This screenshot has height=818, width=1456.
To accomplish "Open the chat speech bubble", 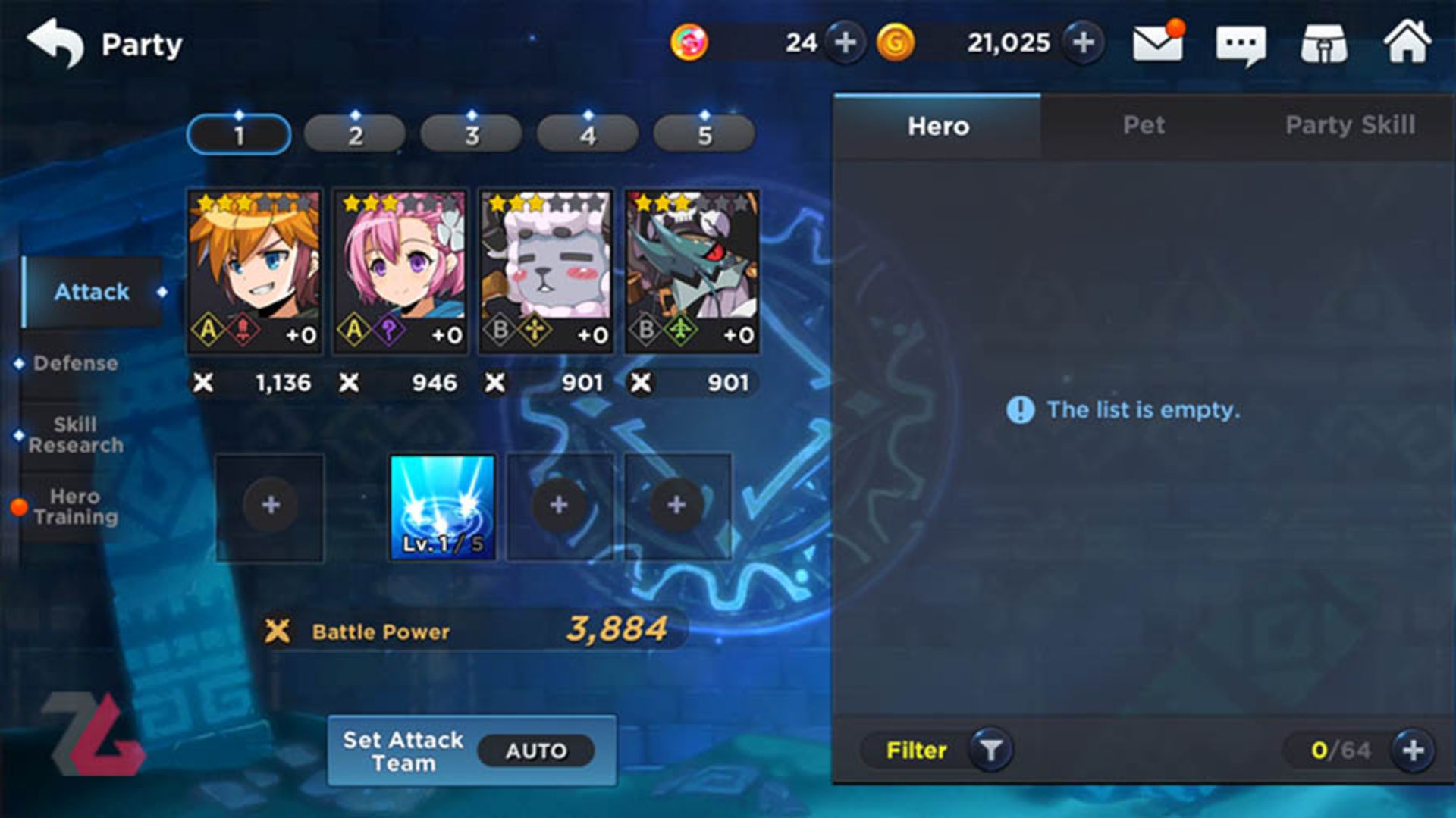I will pos(1241,45).
